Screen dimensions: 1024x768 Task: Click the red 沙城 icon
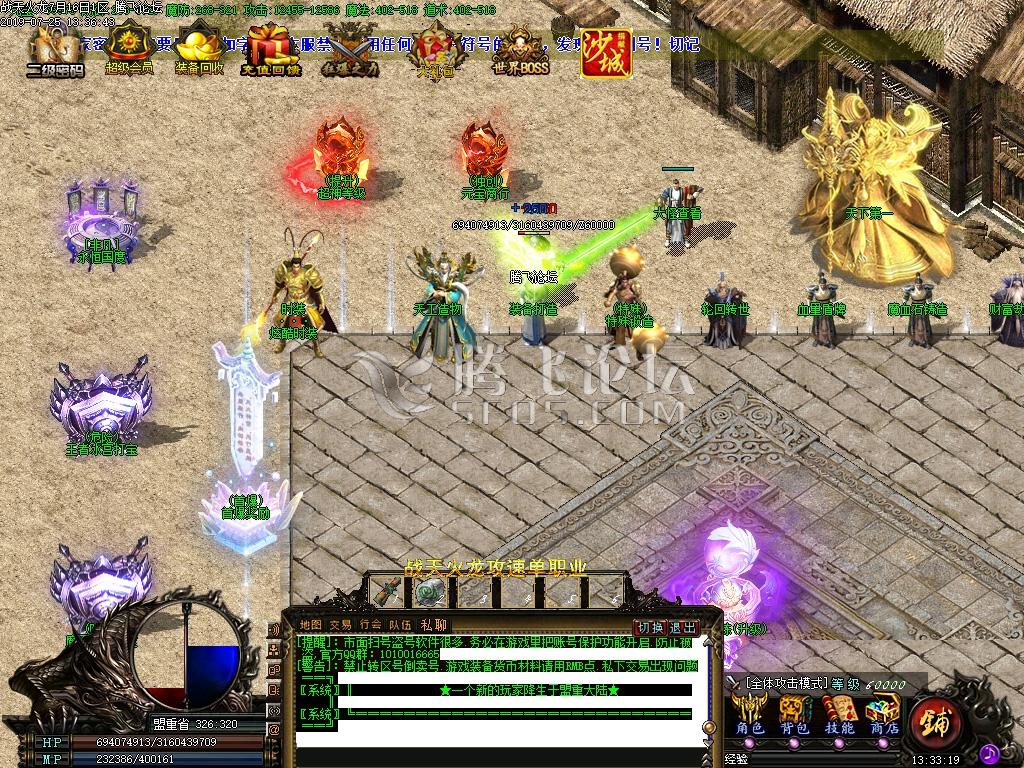(x=606, y=52)
